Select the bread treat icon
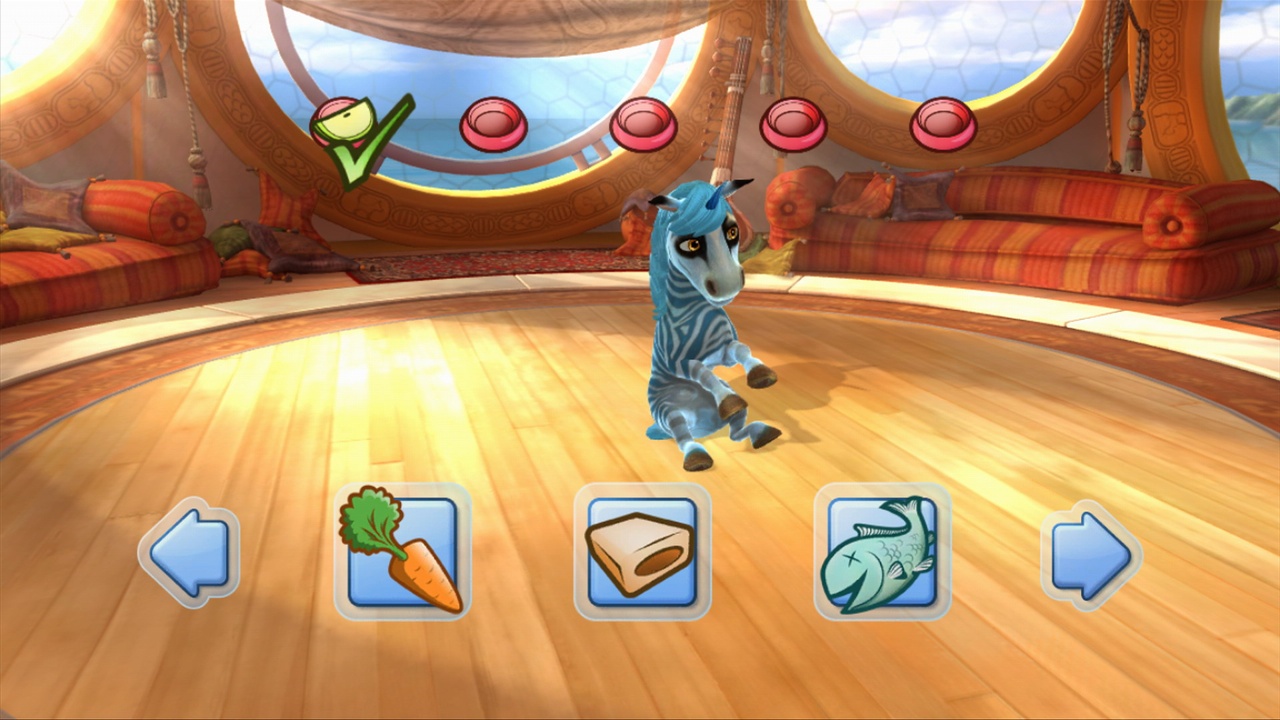Screen dimensions: 1280x720 [642, 552]
